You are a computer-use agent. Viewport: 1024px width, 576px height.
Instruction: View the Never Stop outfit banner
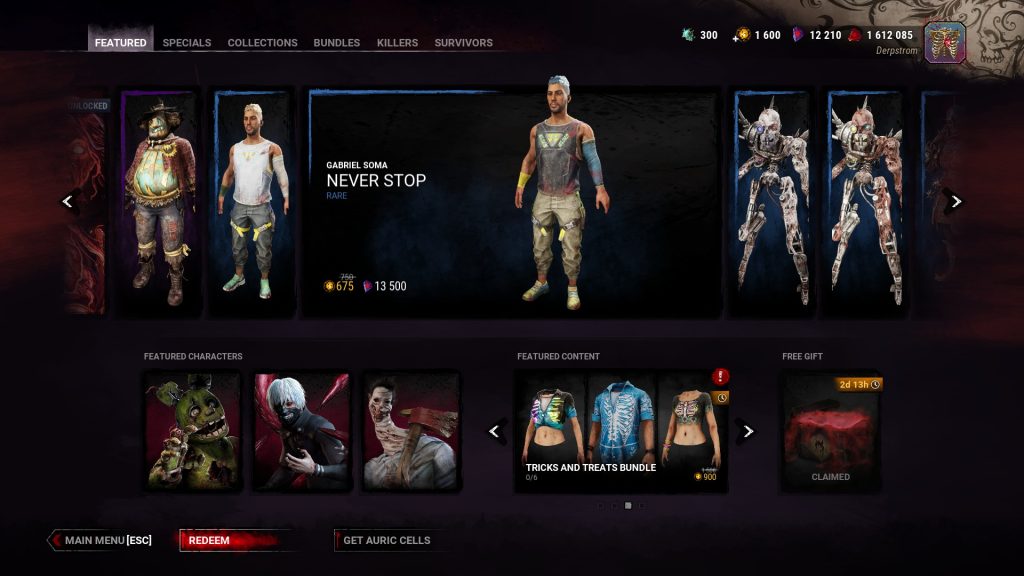(x=514, y=204)
